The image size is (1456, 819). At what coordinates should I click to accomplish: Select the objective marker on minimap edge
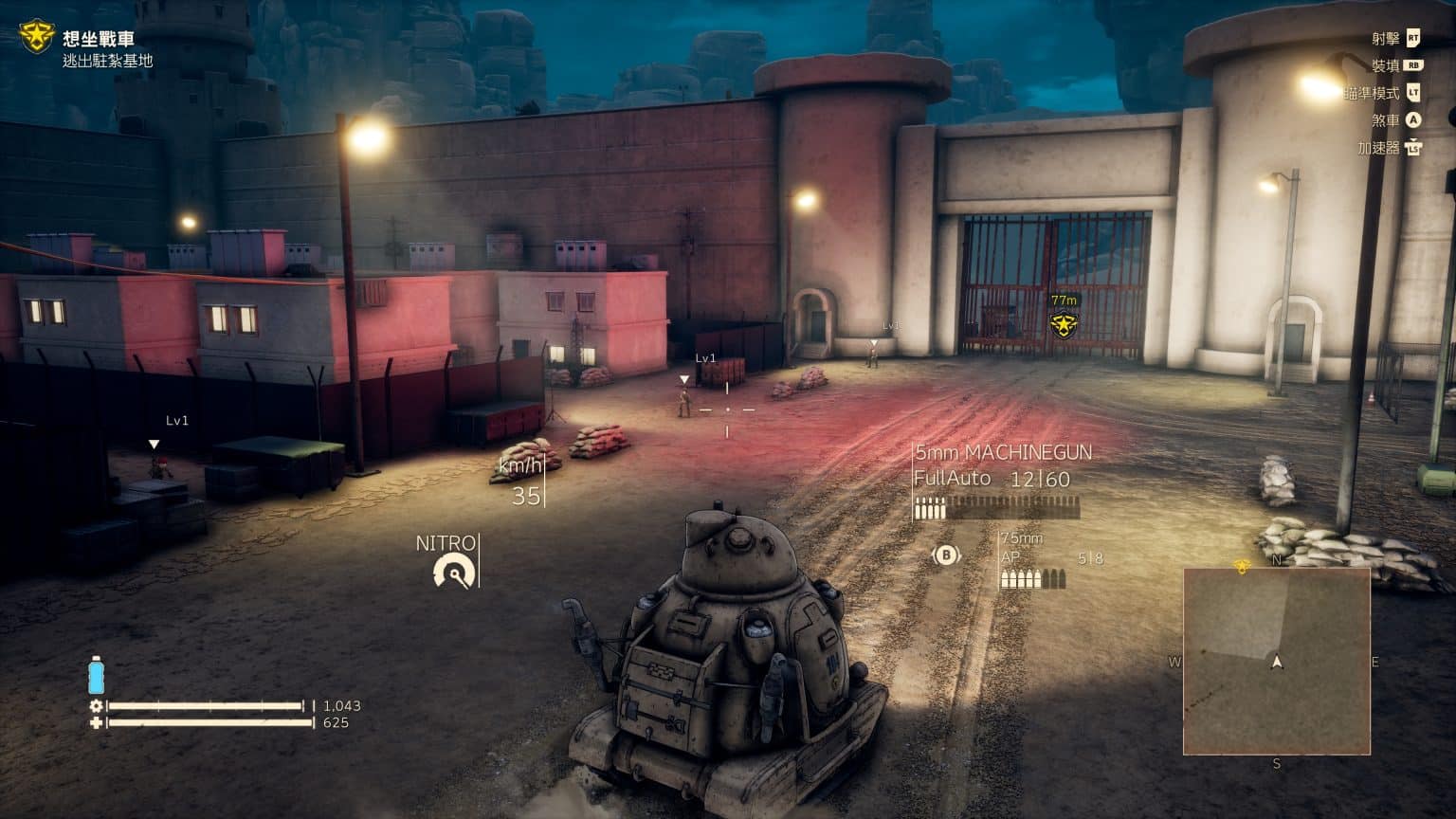(x=1241, y=566)
